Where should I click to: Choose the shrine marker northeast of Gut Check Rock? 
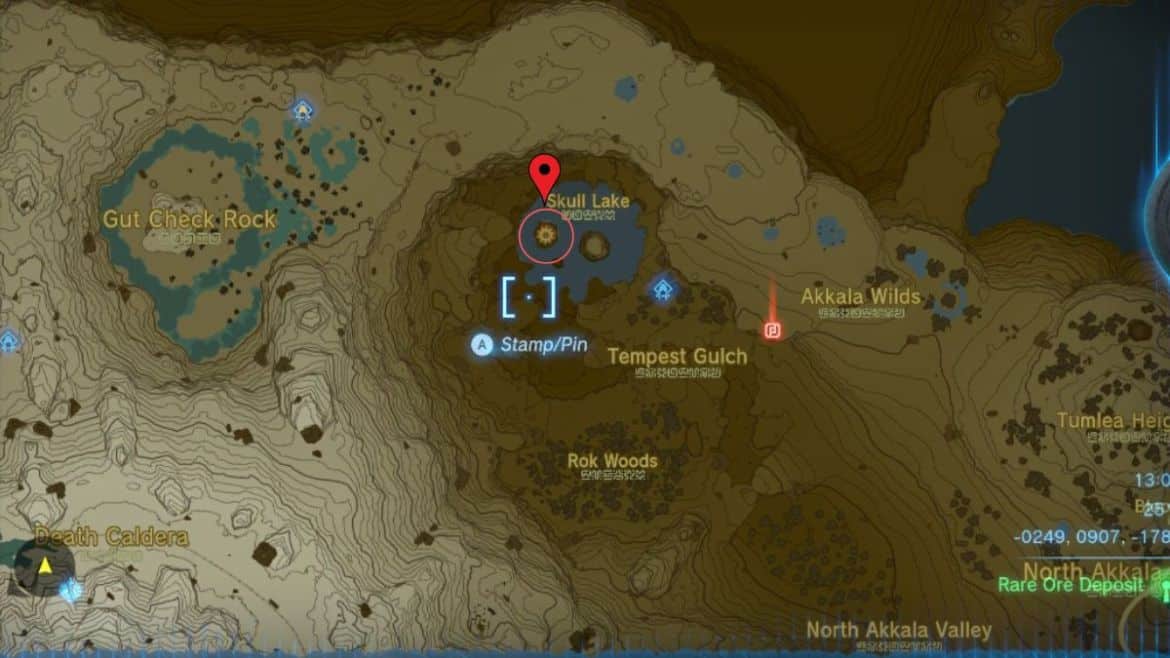click(x=302, y=109)
